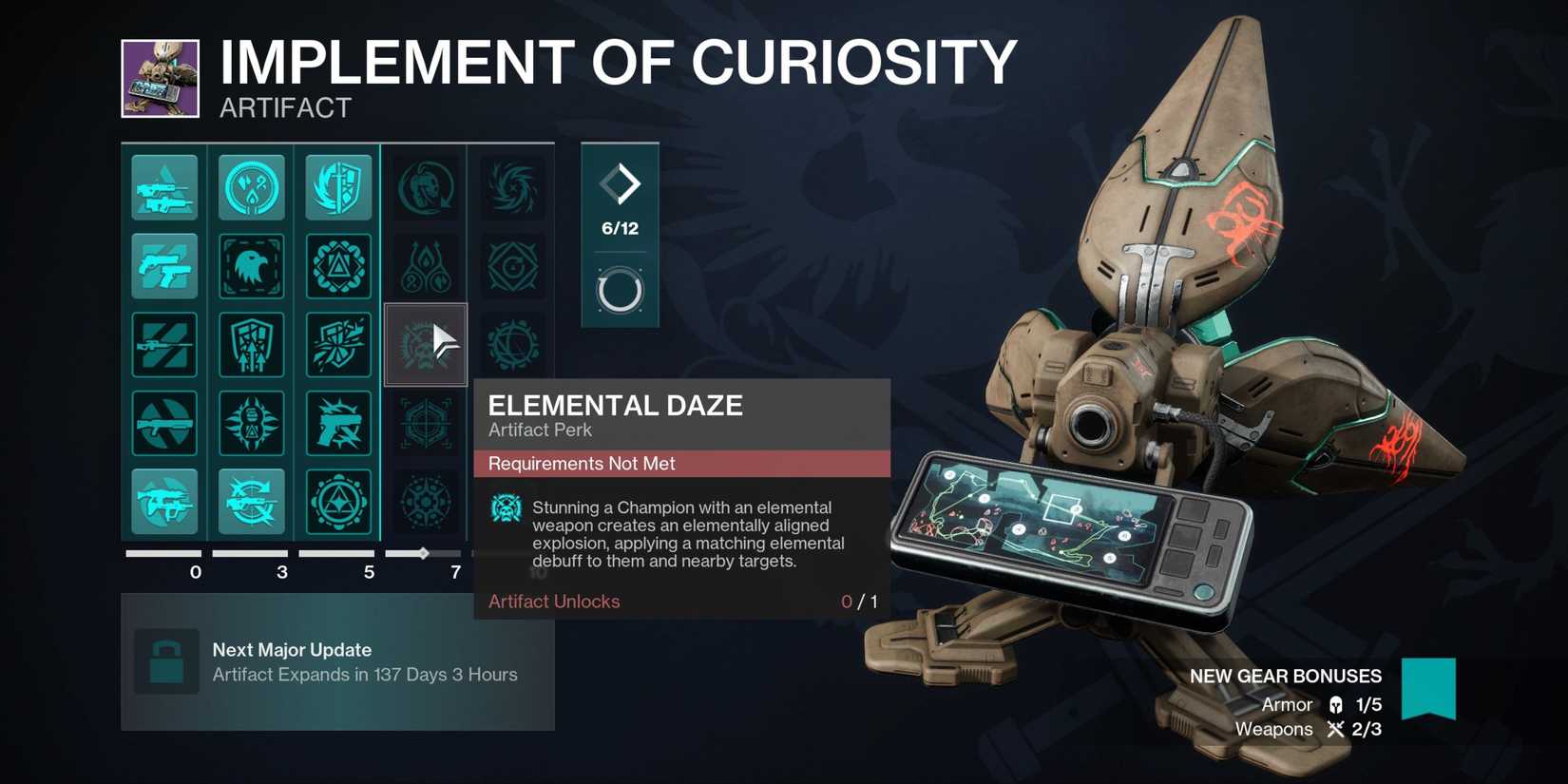Image resolution: width=1568 pixels, height=784 pixels.
Task: Select the auto rifle perk in column one
Action: pyautogui.click(x=164, y=187)
